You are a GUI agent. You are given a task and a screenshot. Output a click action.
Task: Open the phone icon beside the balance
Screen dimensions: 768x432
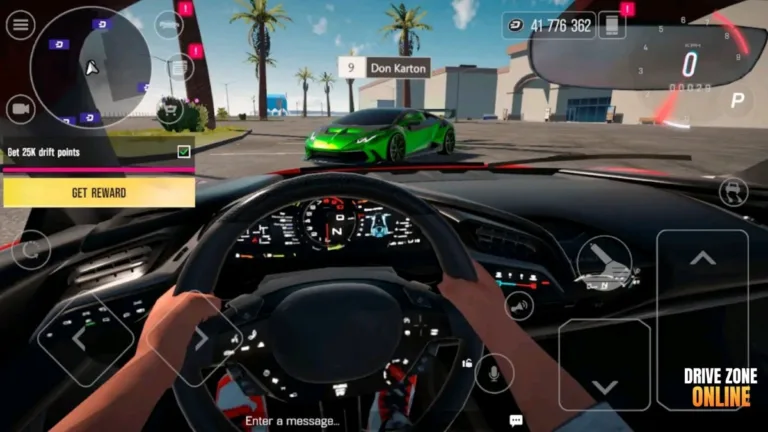pyautogui.click(x=611, y=25)
